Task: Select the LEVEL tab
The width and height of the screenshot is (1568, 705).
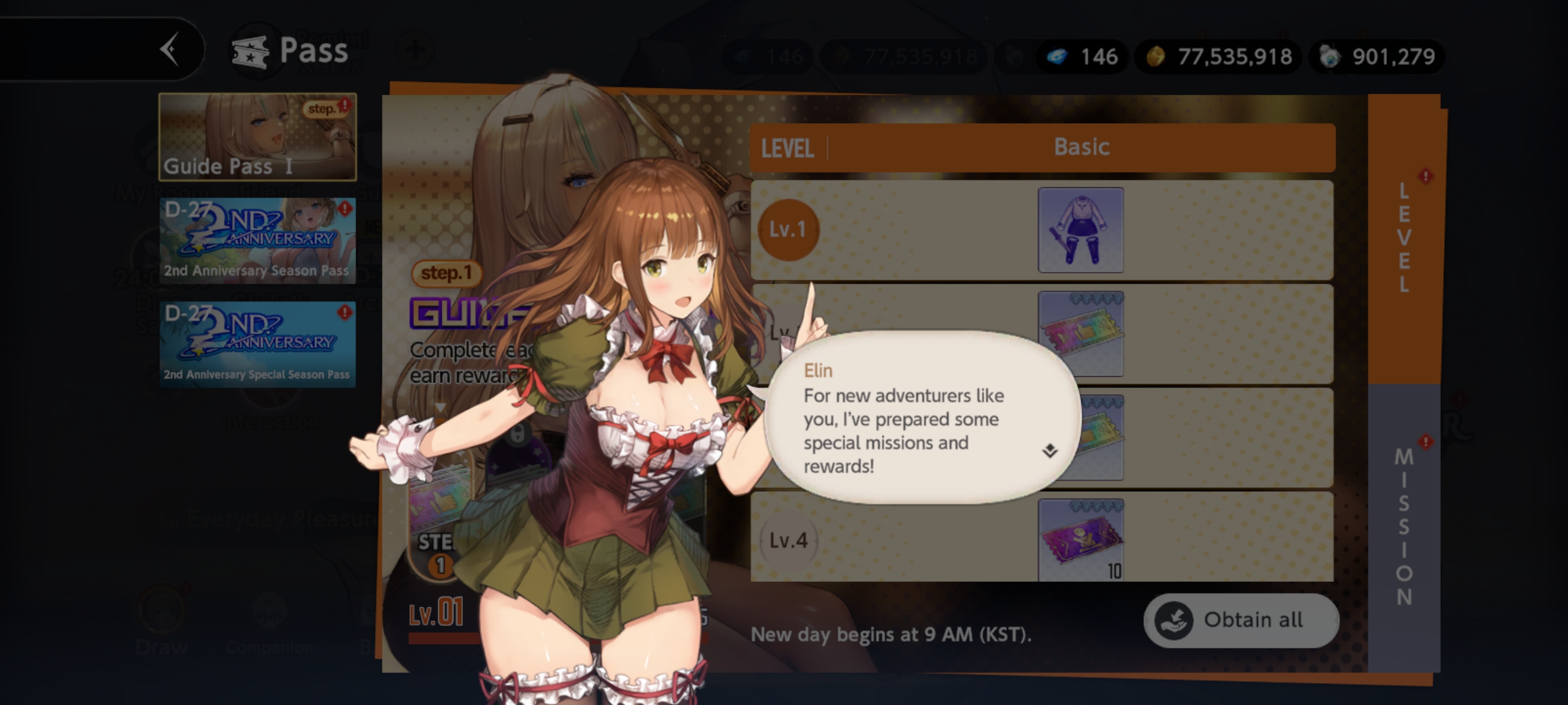Action: 1404,238
